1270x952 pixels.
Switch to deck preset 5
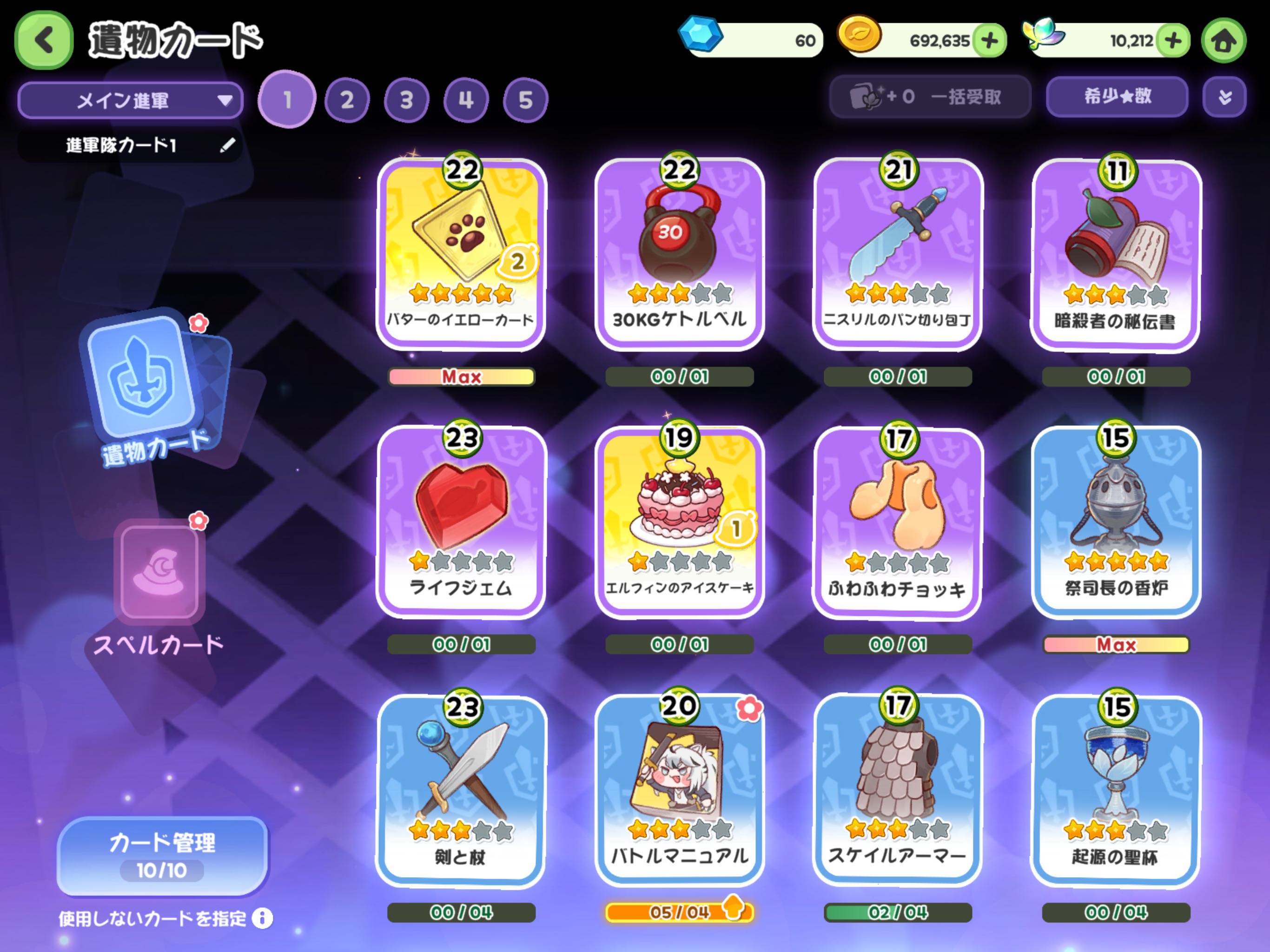tap(525, 100)
